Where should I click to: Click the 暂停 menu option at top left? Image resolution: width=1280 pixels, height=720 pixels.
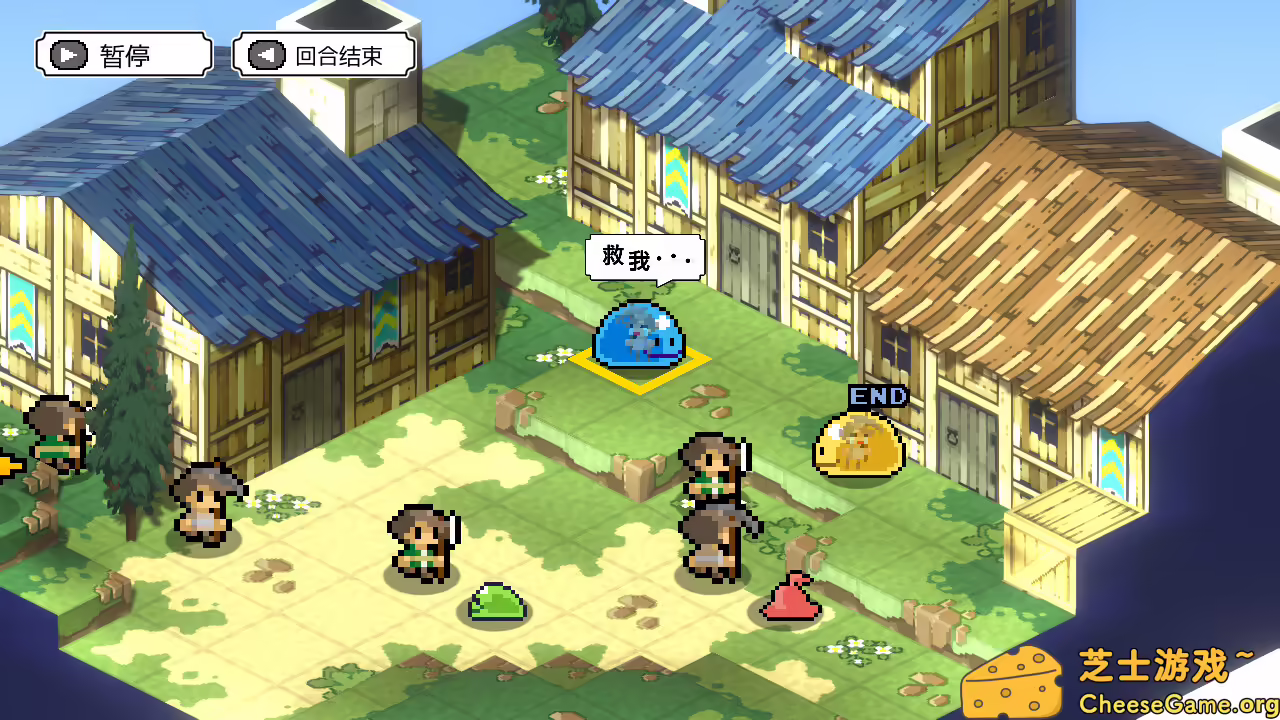click(x=122, y=54)
